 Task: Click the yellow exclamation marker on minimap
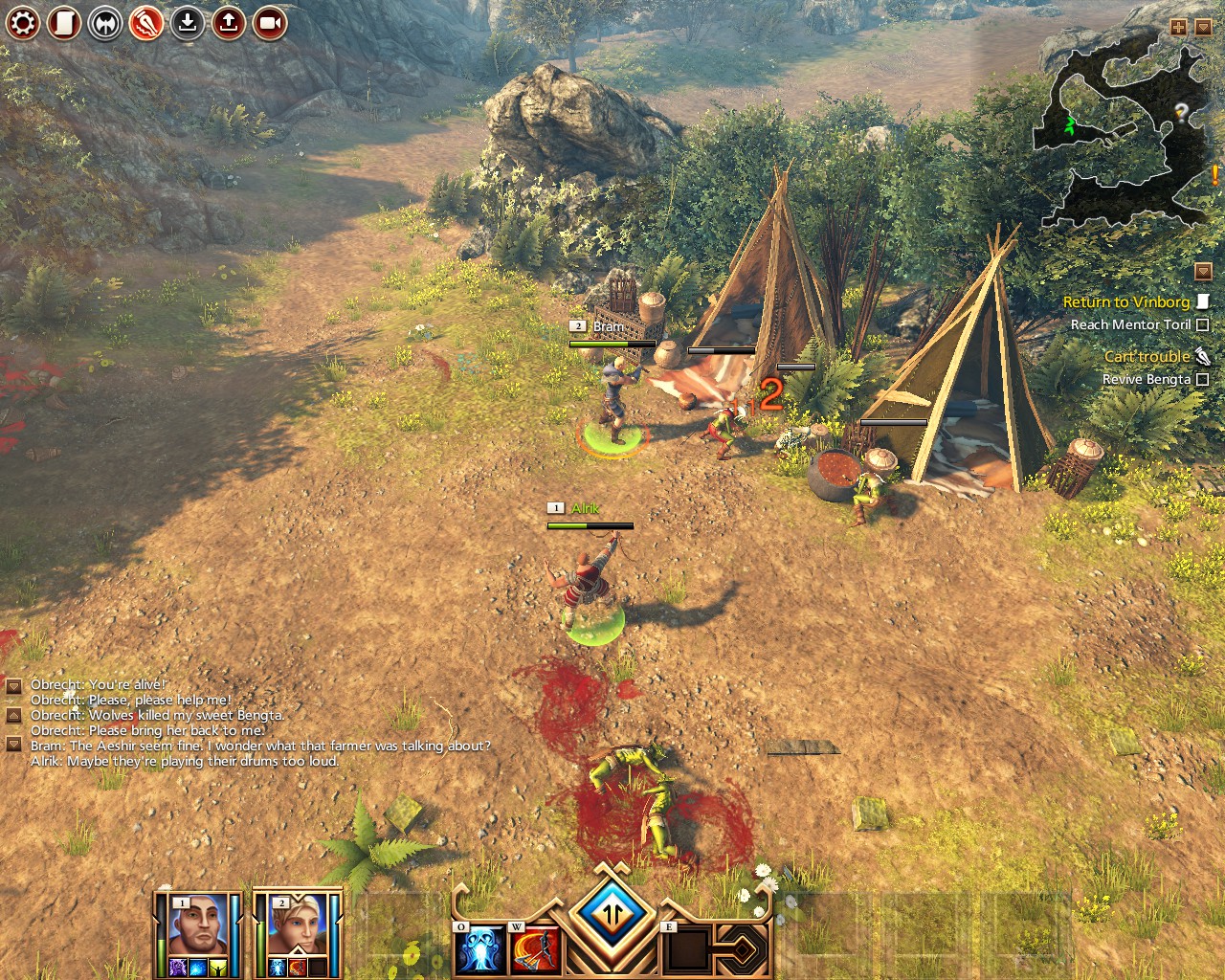coord(1215,176)
